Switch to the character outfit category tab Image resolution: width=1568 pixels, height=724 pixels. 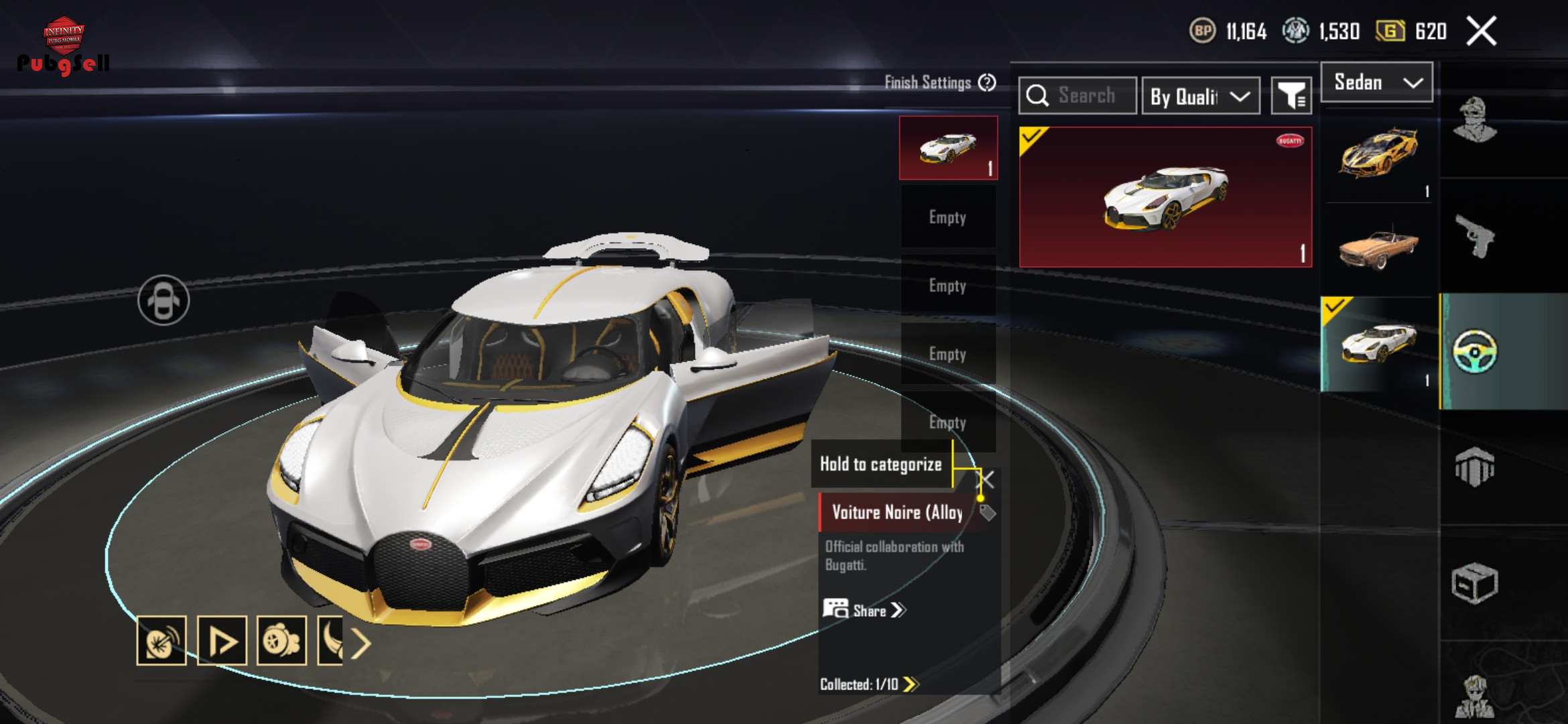tap(1475, 119)
